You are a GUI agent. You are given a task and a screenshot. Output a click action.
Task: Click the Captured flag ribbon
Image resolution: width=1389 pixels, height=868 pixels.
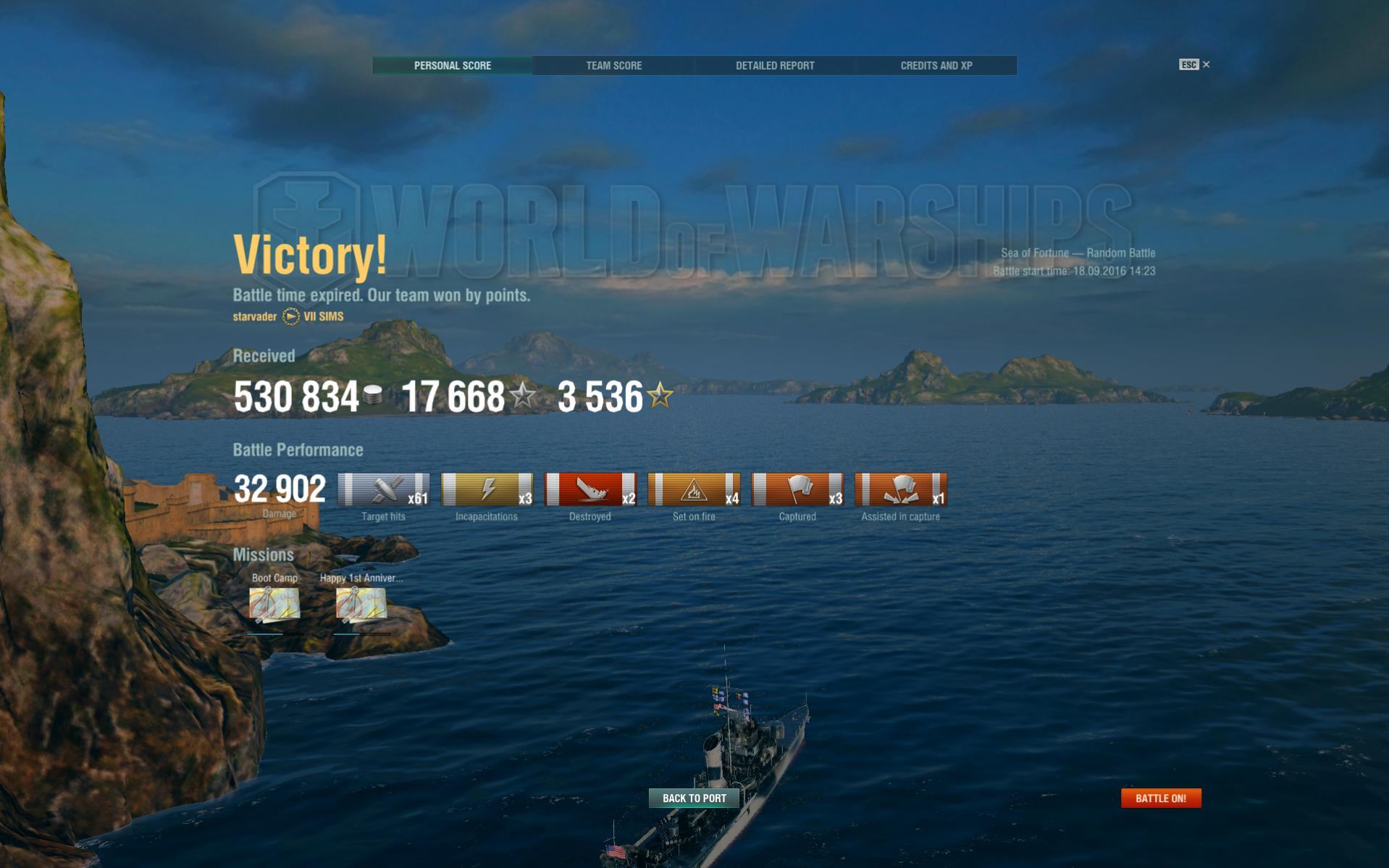[797, 489]
